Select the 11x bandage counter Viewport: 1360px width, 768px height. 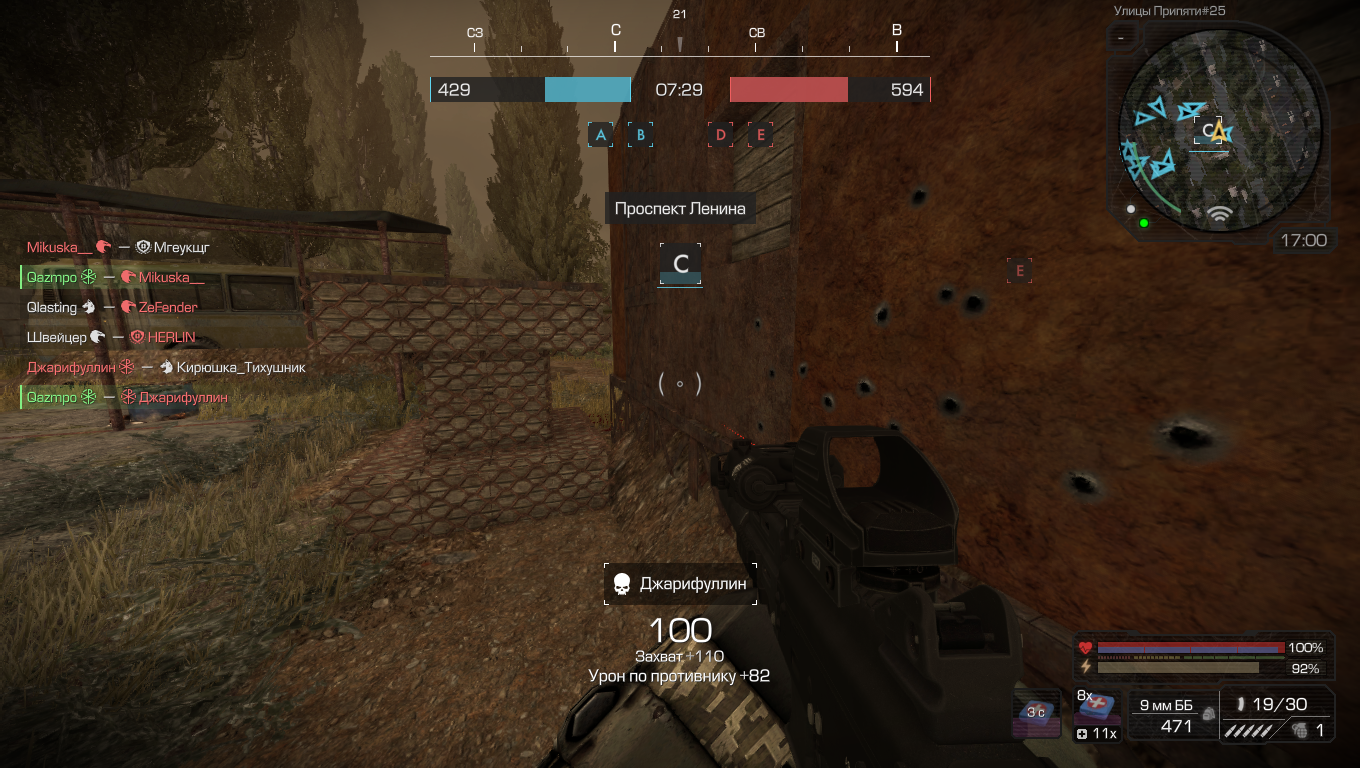click(1095, 734)
